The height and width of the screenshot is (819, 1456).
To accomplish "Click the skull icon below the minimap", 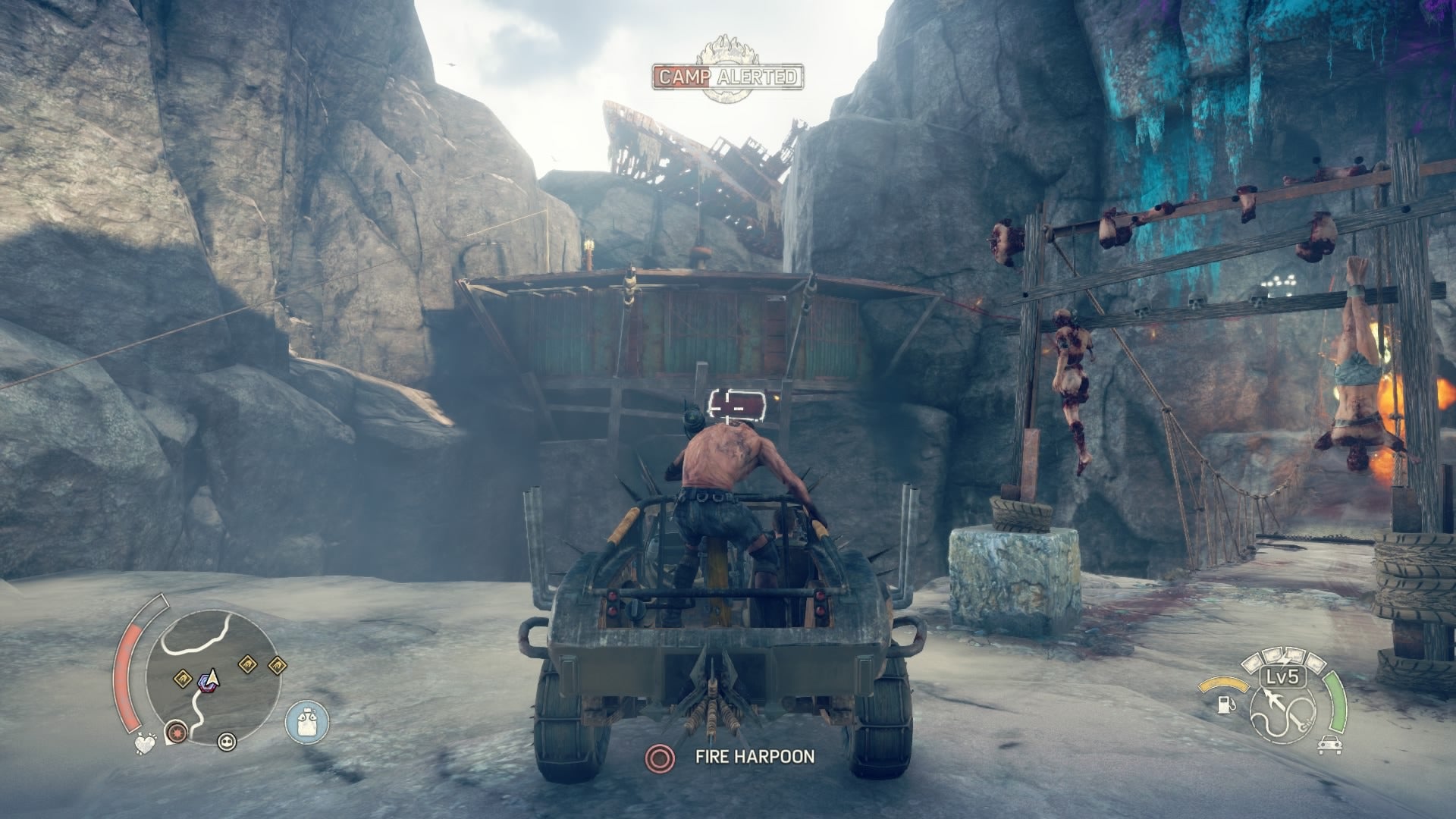I will pos(226,743).
